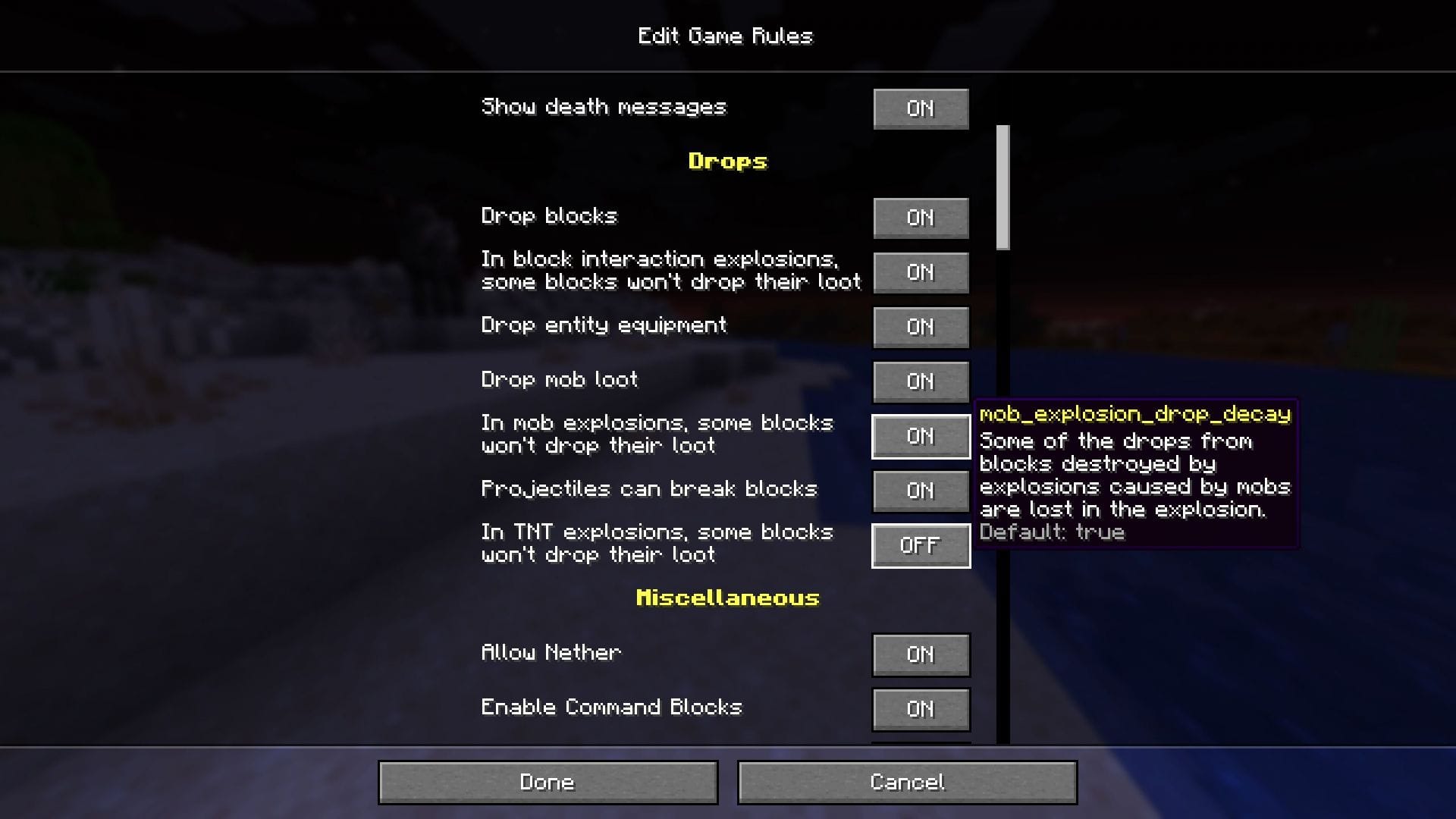Screen dimensions: 1456x819
Task: Disable Projectiles can break blocks
Action: coord(921,491)
